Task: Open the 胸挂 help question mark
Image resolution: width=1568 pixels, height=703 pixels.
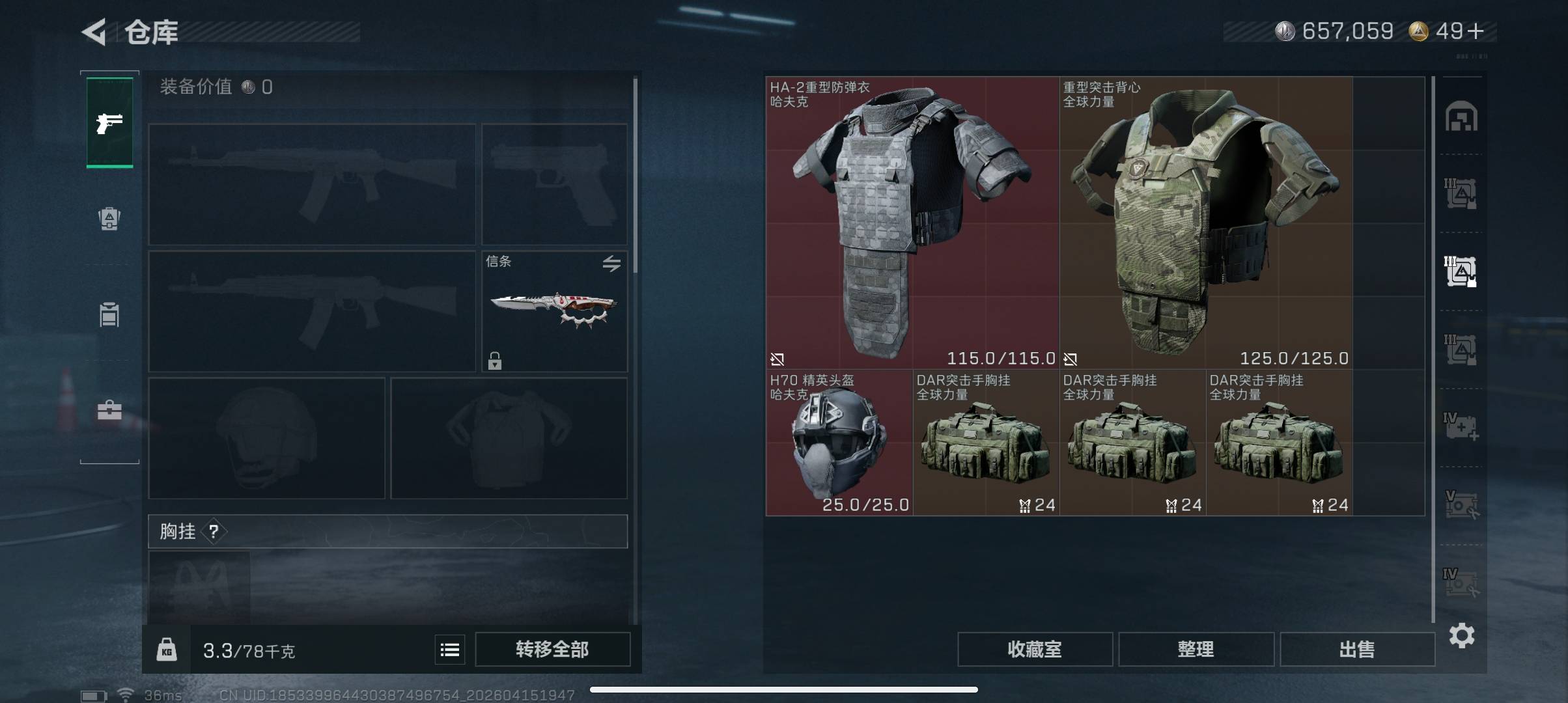Action: 214,532
